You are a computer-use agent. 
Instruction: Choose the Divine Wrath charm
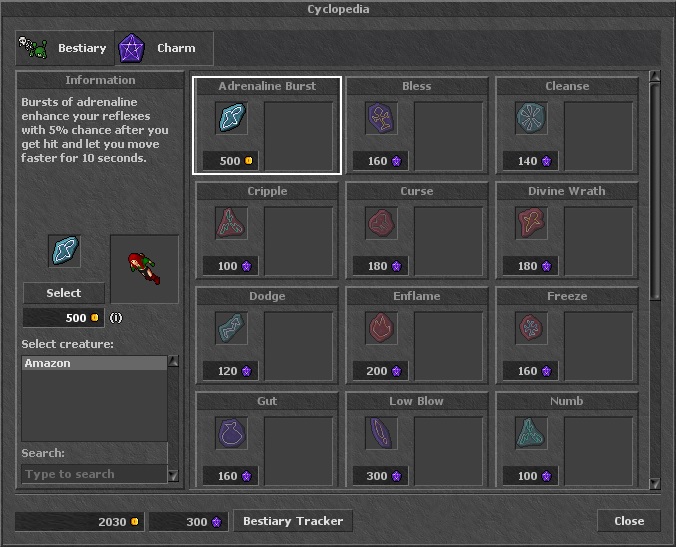pos(531,223)
